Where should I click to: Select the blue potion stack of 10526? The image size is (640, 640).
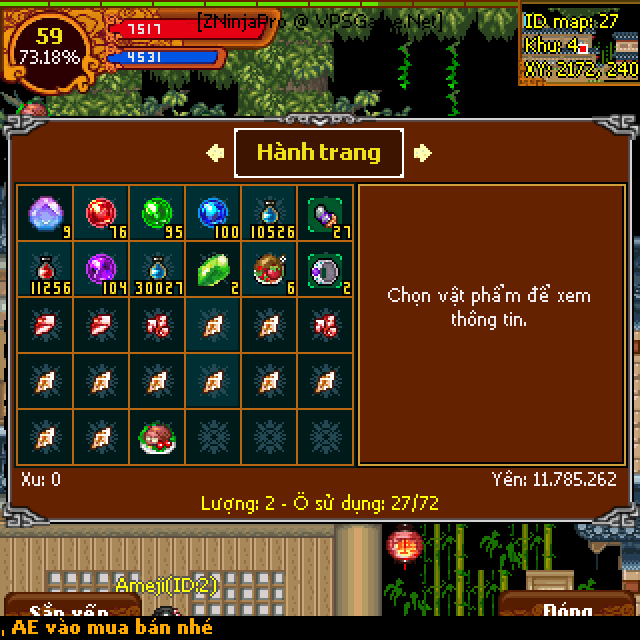pyautogui.click(x=269, y=214)
